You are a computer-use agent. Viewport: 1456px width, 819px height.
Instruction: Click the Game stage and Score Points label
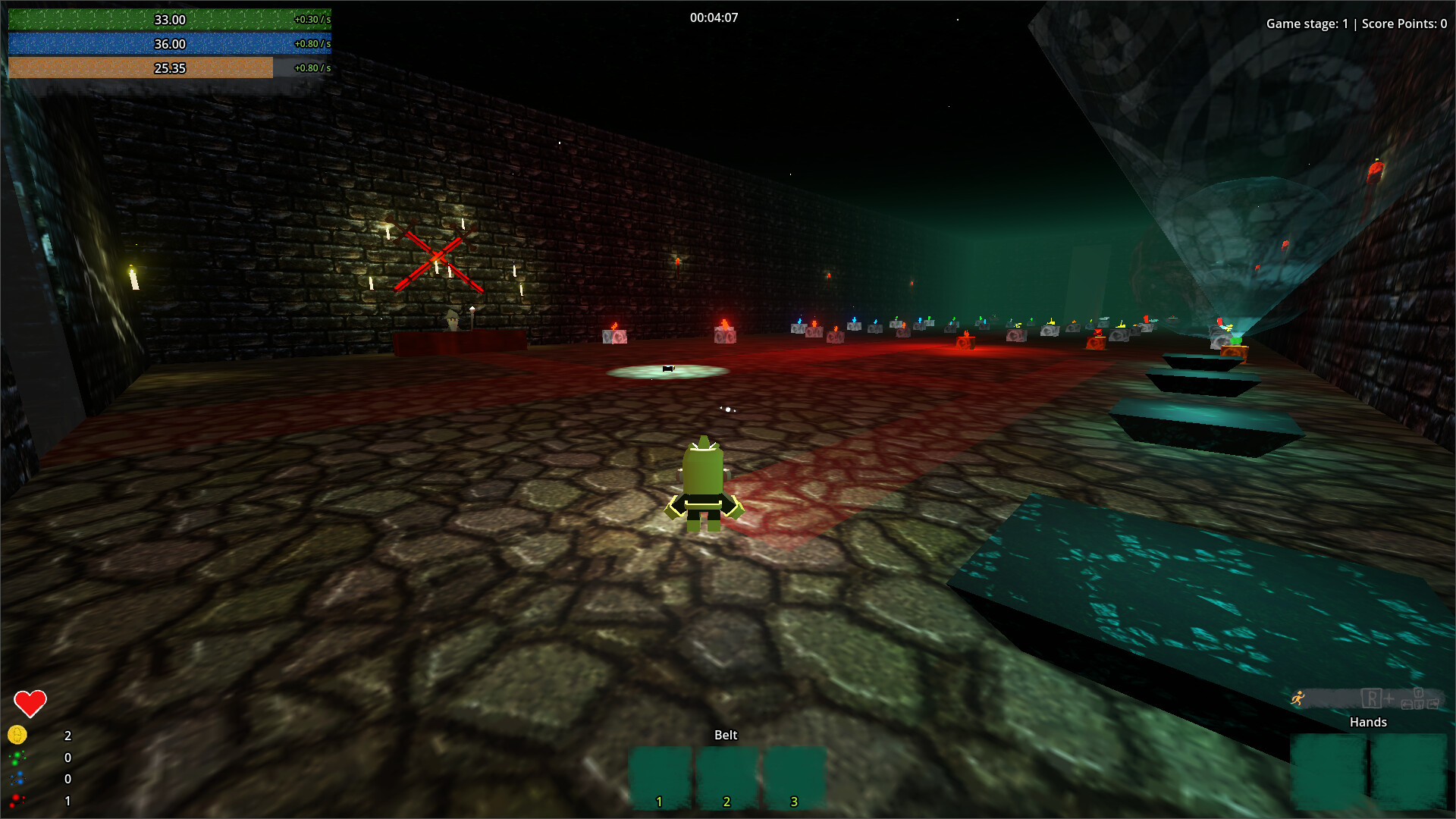click(x=1357, y=24)
